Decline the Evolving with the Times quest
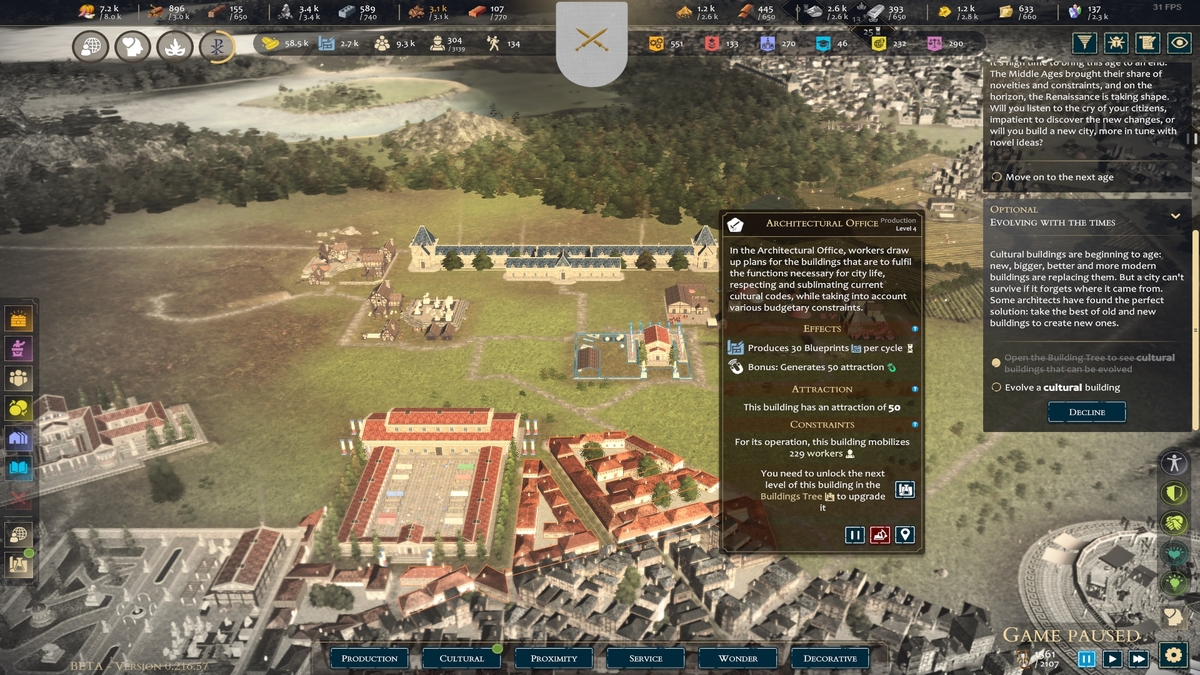Image resolution: width=1200 pixels, height=675 pixels. coord(1086,412)
